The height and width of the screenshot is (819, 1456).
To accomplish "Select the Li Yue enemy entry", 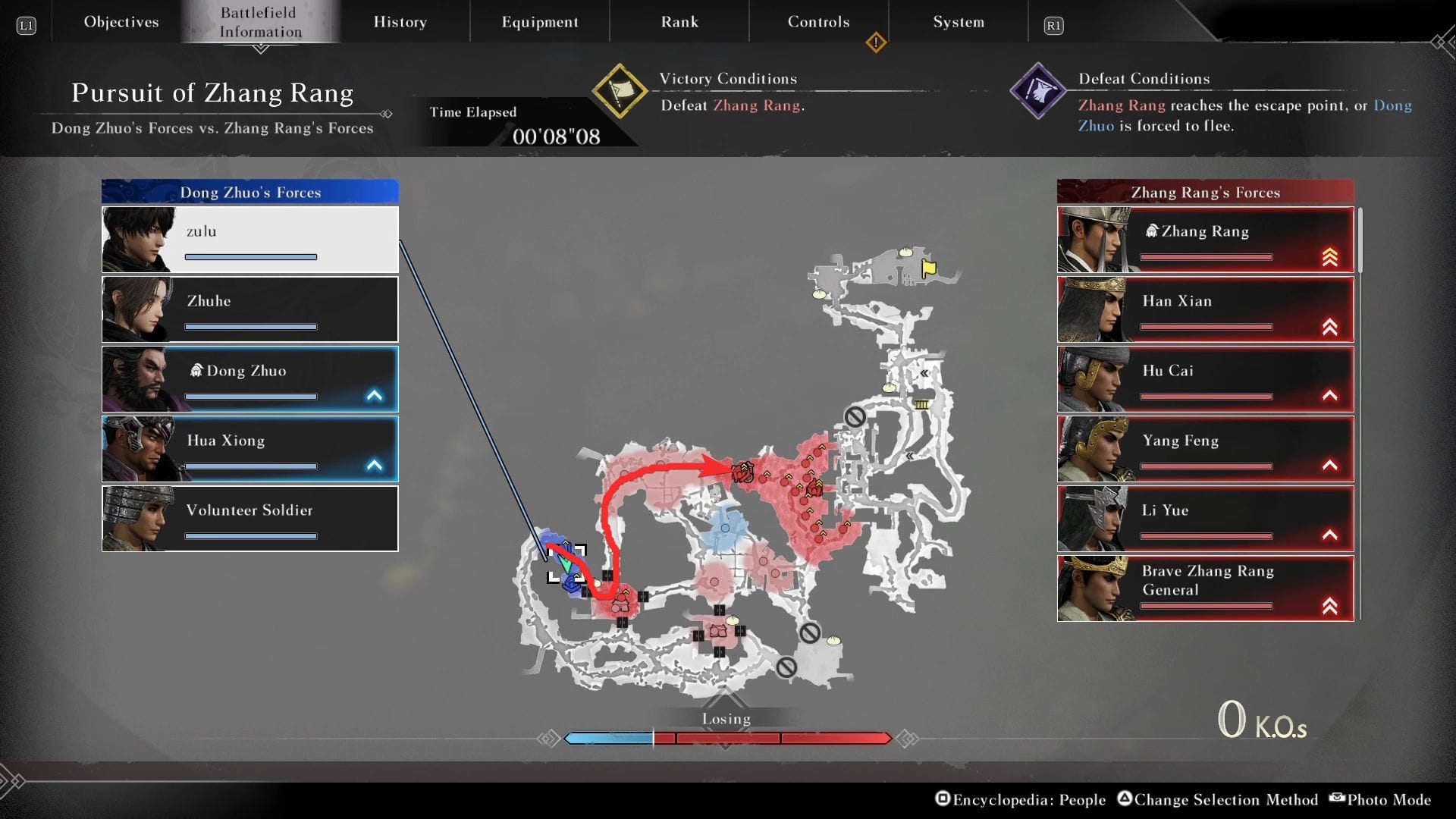I will (x=1205, y=519).
